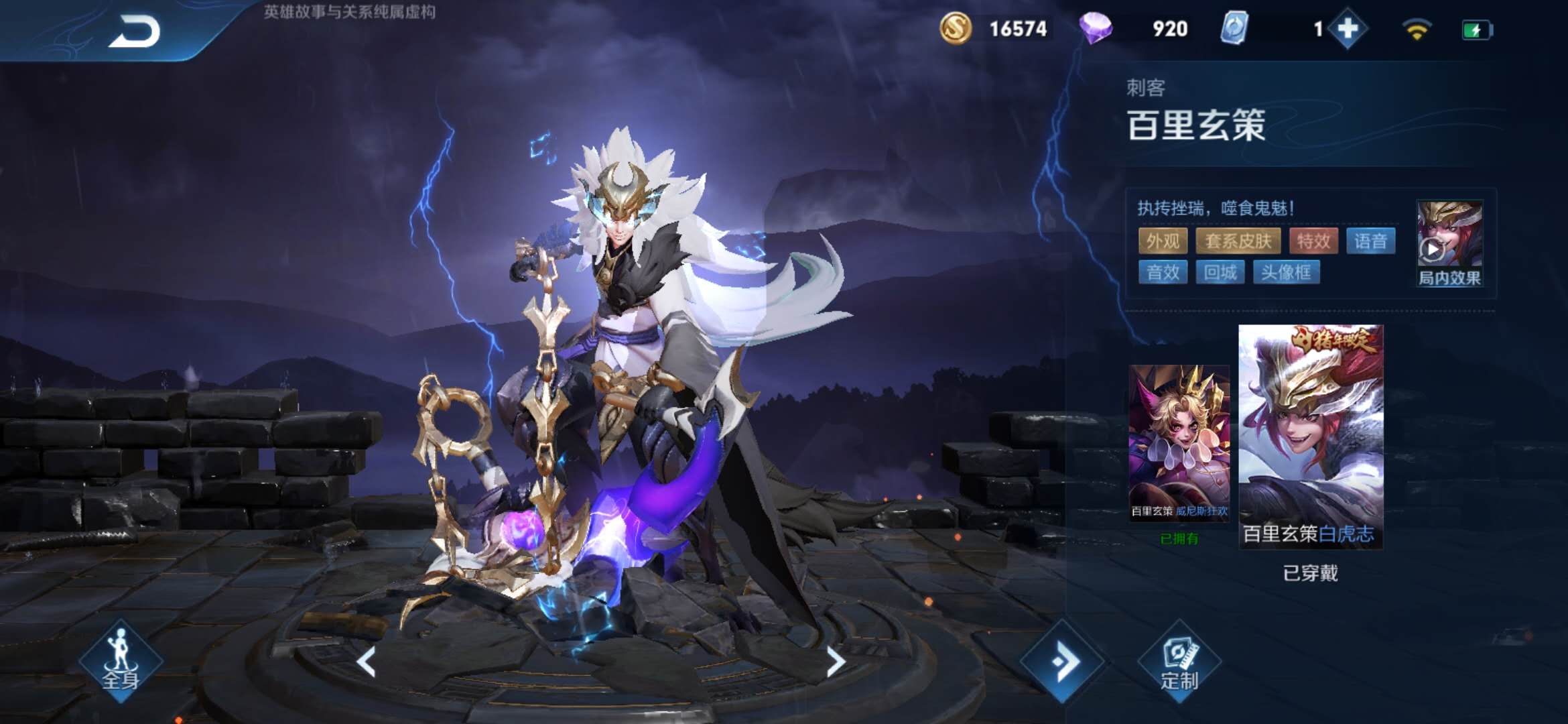Switch to the 外观 appearance tab
The height and width of the screenshot is (724, 1568).
point(1163,241)
